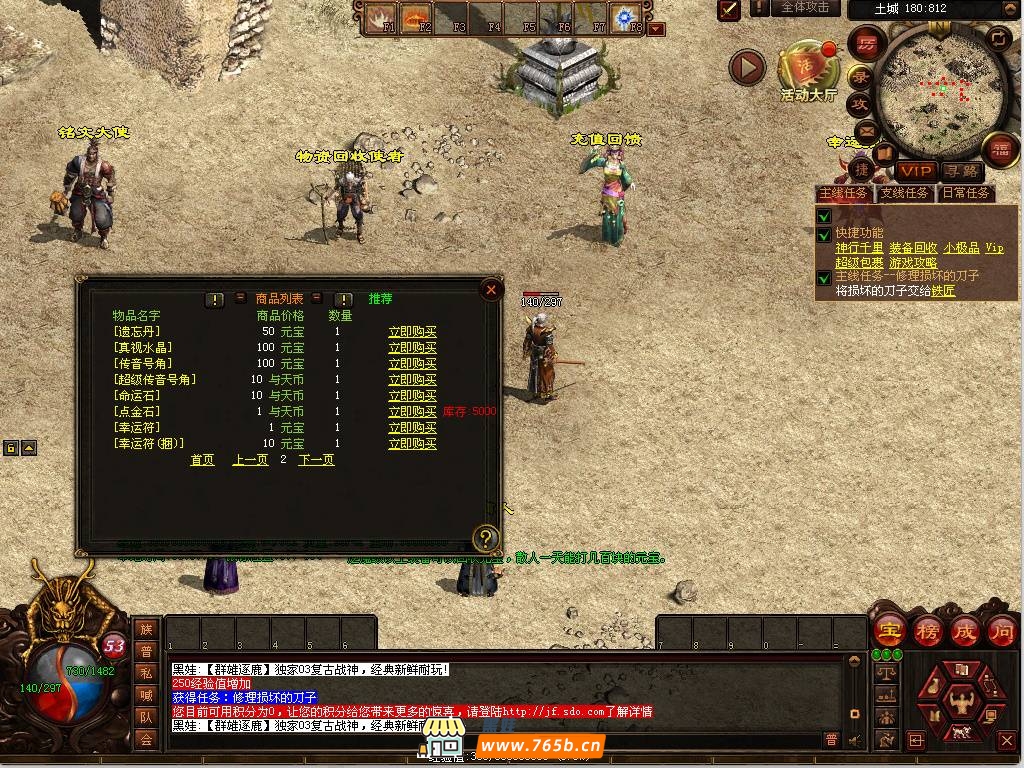Open the 神行千里 teleport link
Screen dimensions: 1024x768
[x=859, y=248]
